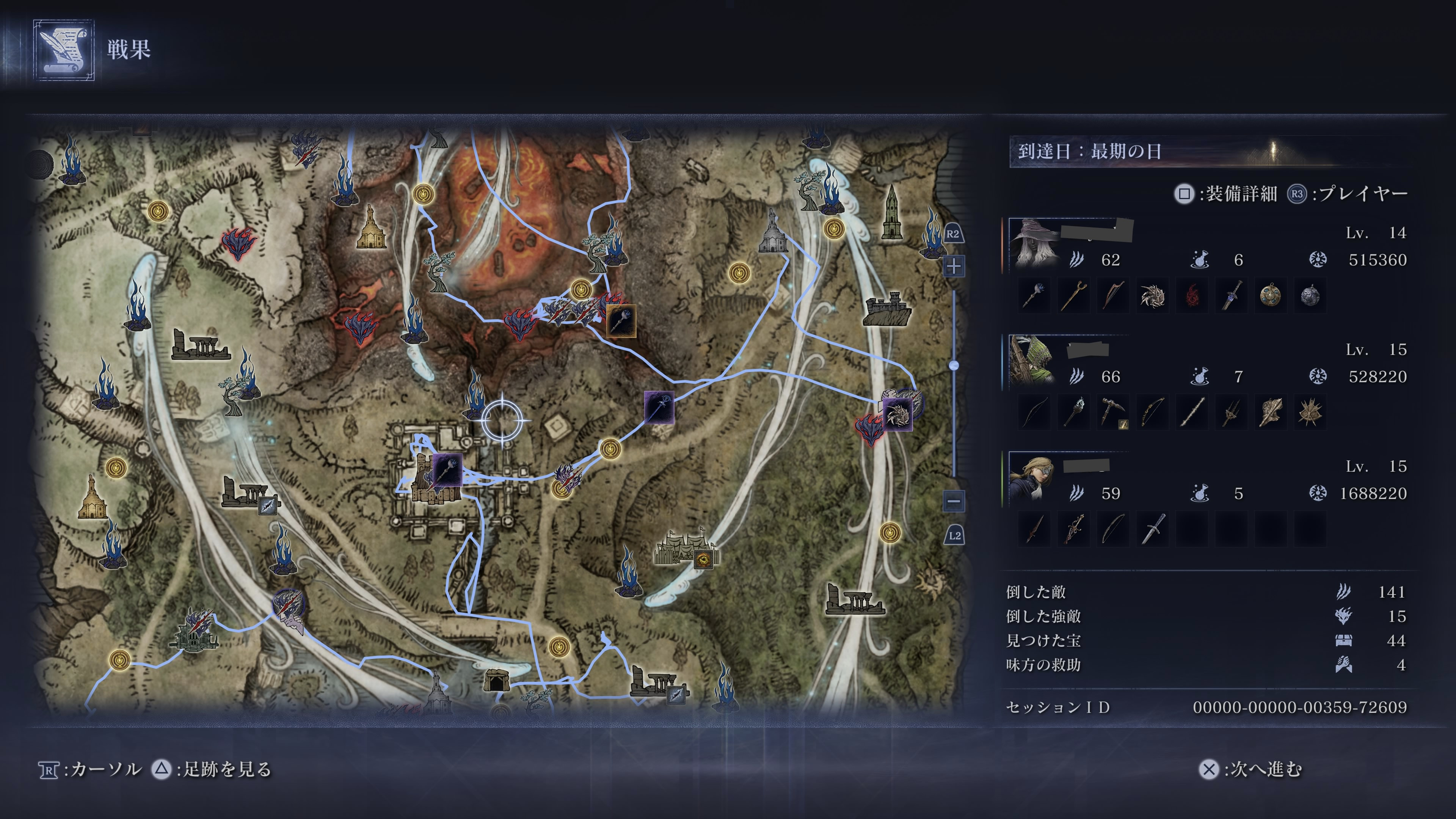
Task: Inspect the harp bow in witch's equipment
Action: coord(1113,296)
